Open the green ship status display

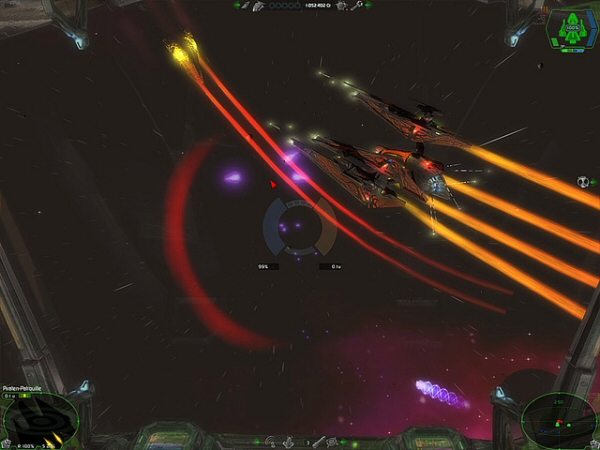coord(572,27)
